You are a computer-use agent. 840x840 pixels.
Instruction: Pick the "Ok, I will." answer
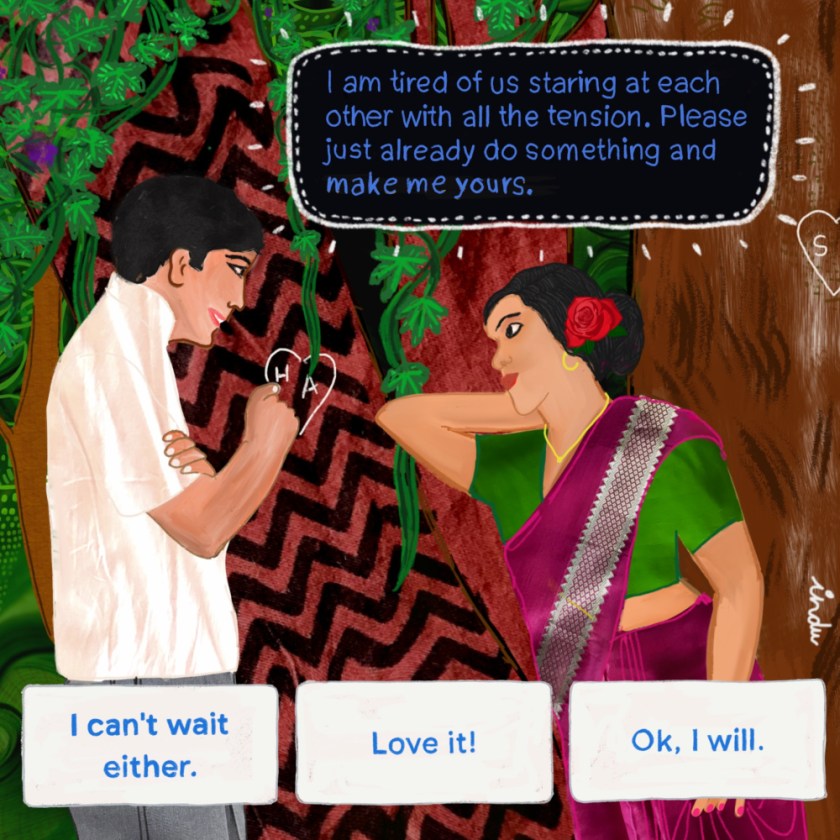697,741
